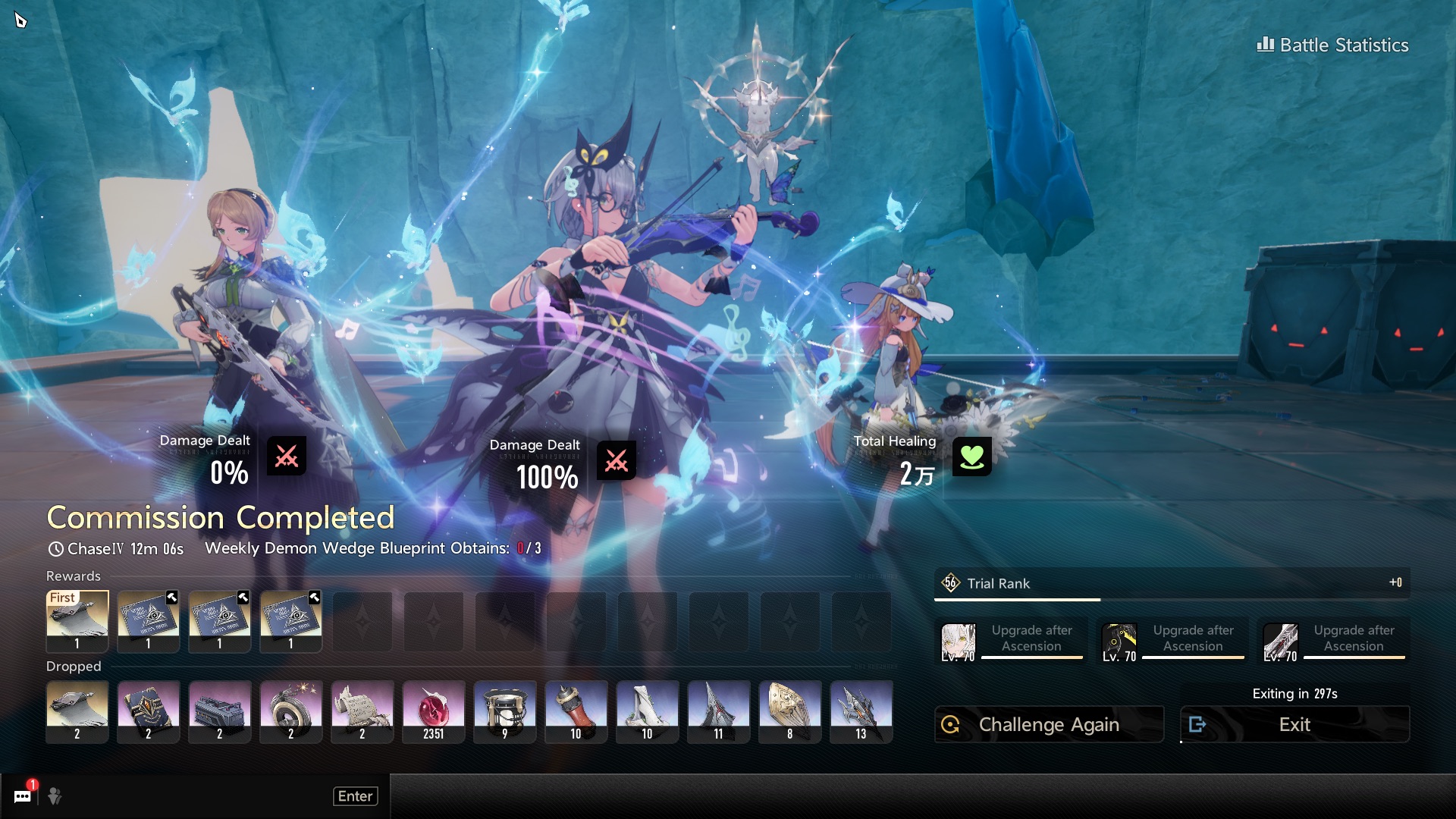Image resolution: width=1456 pixels, height=819 pixels.
Task: Inspect the red orb drop with 2351
Action: coord(434,711)
